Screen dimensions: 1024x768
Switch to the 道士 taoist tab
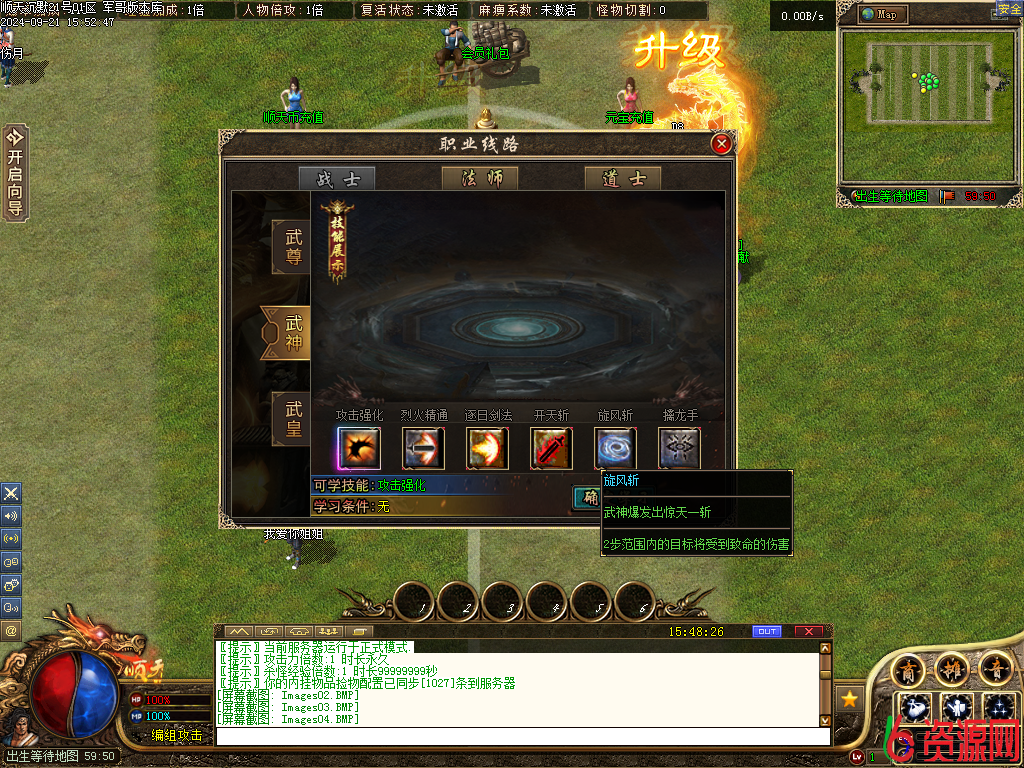click(x=623, y=179)
